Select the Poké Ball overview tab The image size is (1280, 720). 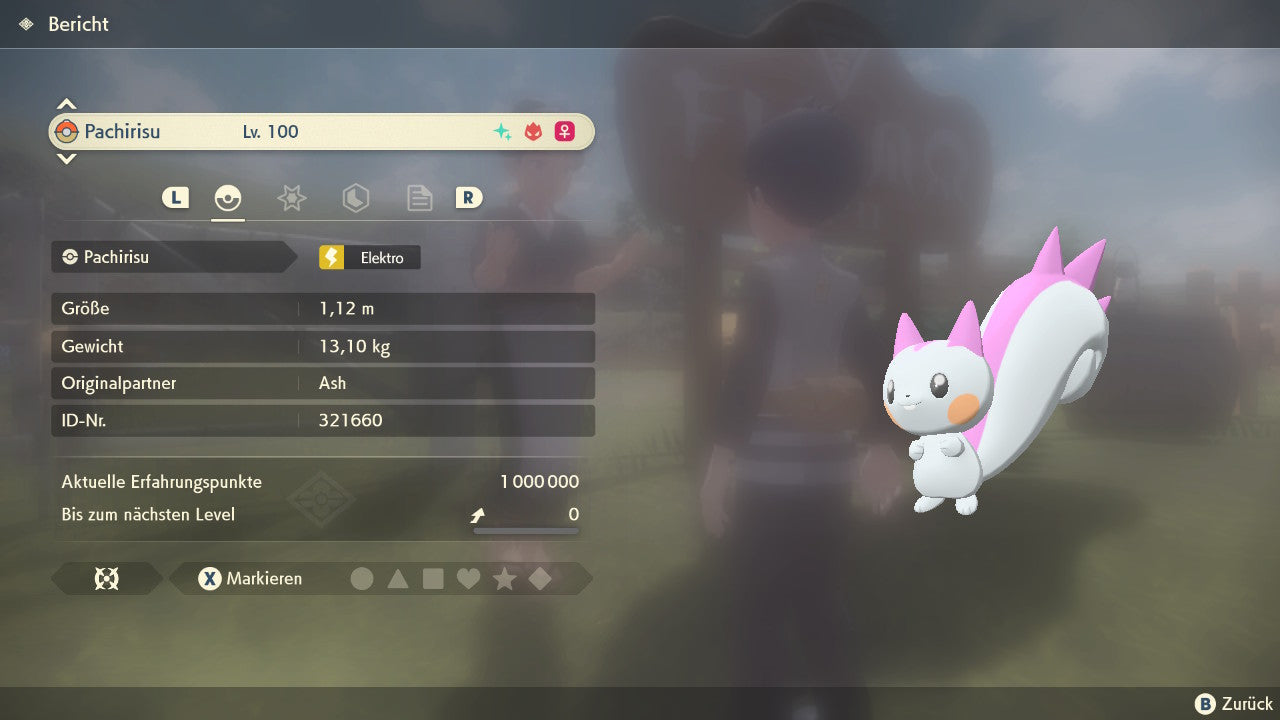[228, 198]
